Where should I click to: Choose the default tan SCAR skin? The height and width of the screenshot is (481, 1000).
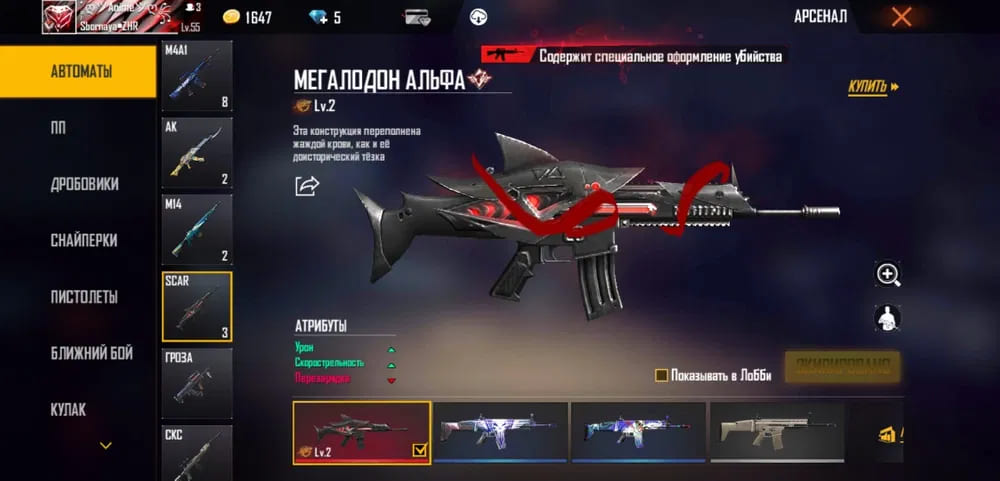click(776, 434)
